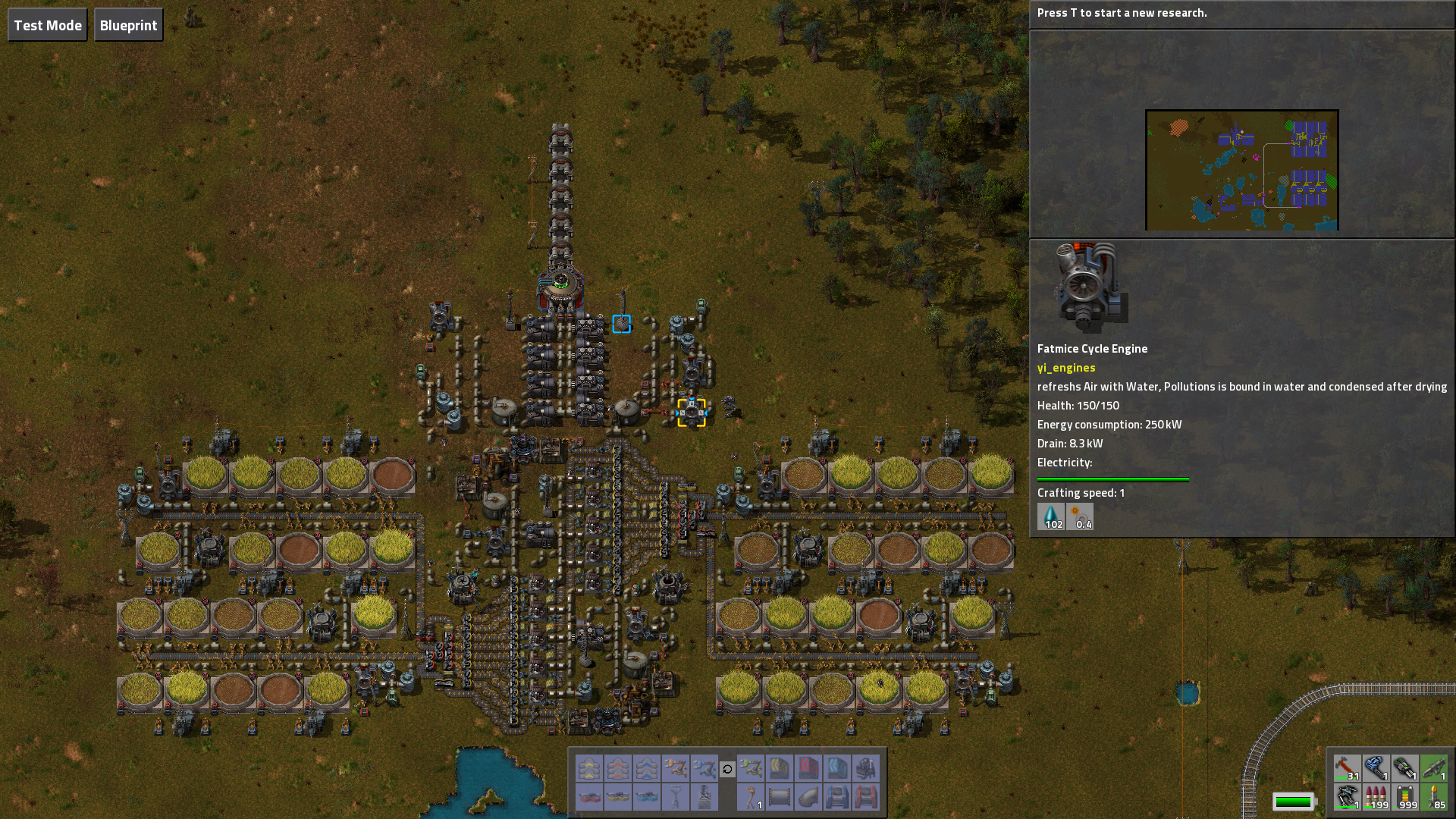Select the bullet ammo slot showing 199

pyautogui.click(x=1376, y=797)
